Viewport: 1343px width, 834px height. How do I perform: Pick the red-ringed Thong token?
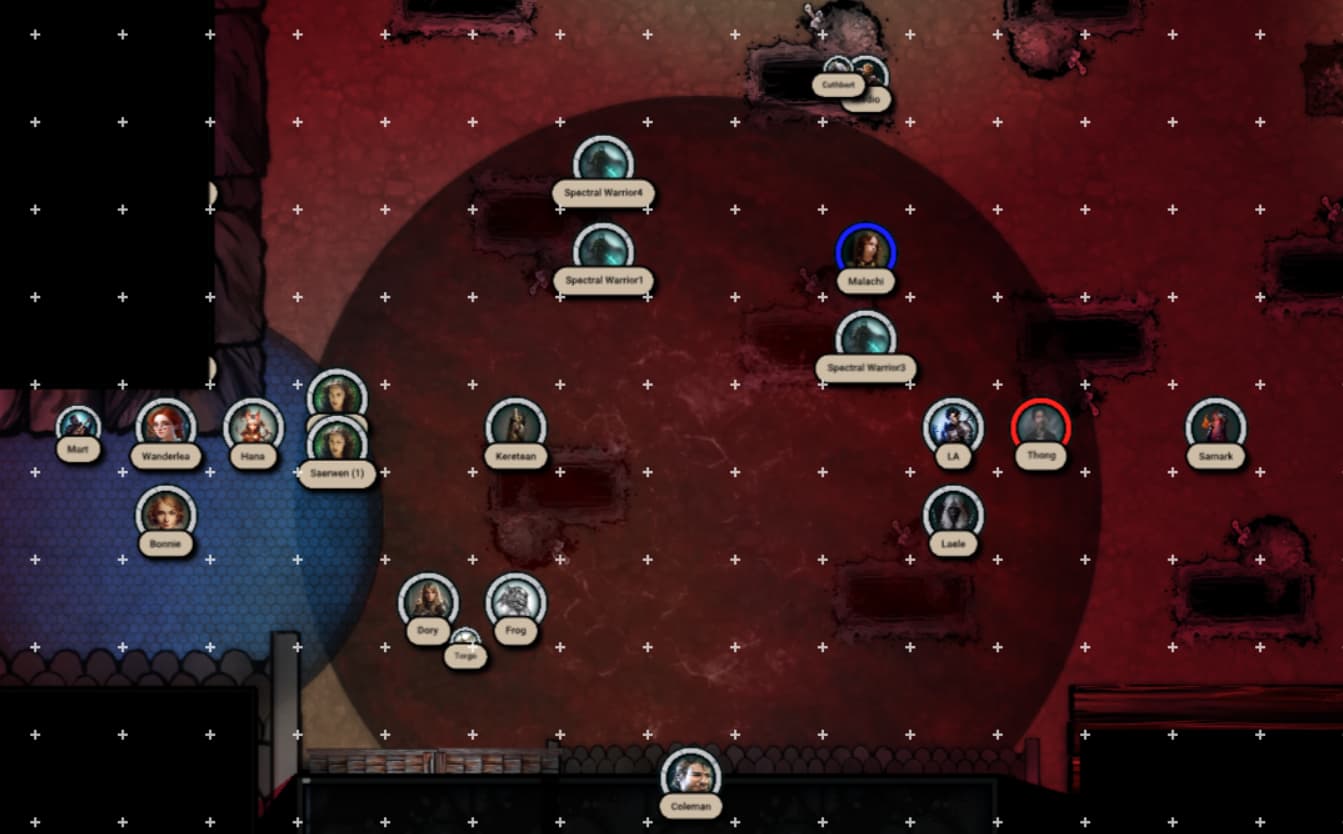(x=1041, y=427)
